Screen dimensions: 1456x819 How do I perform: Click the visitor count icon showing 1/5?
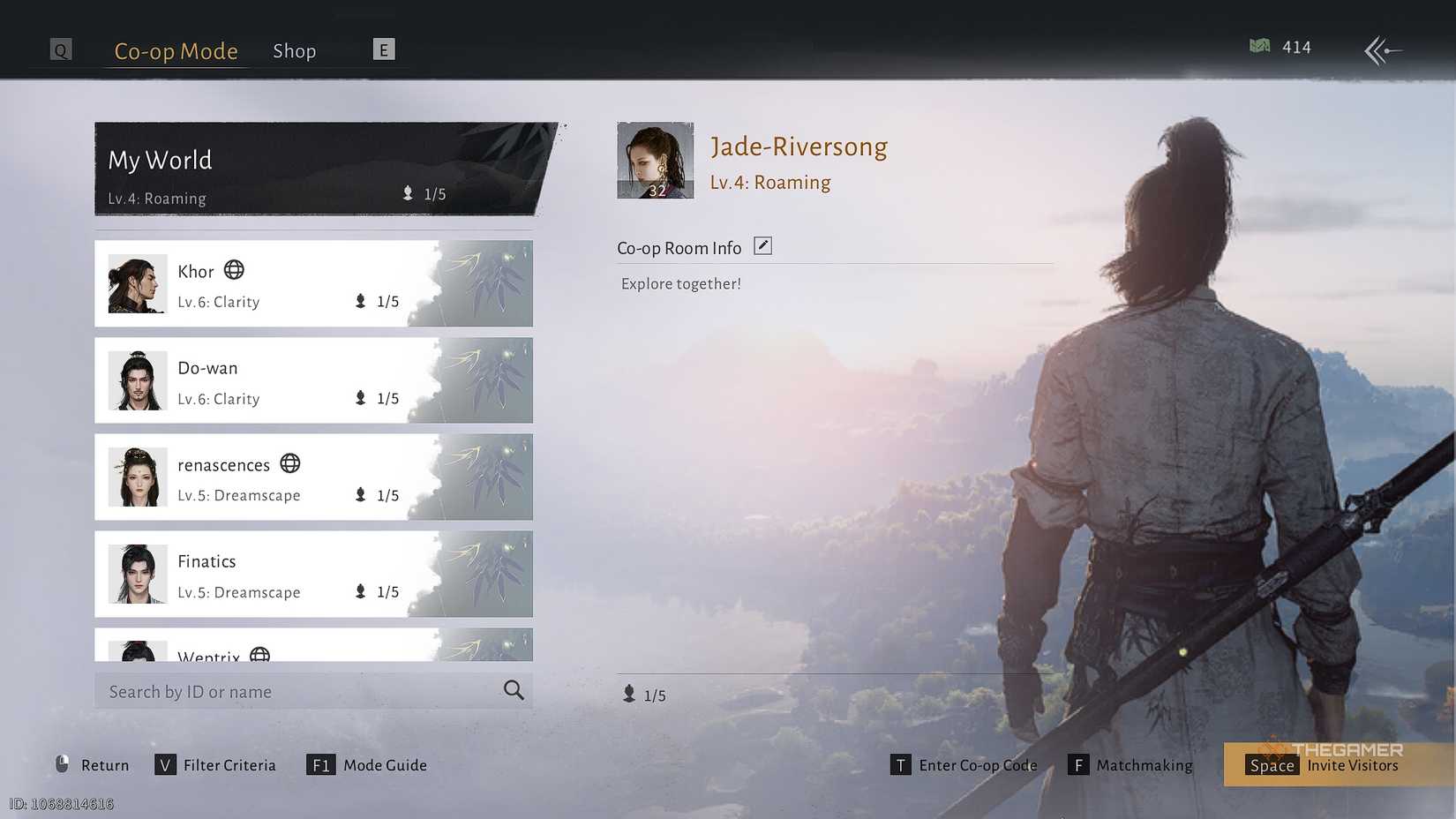pyautogui.click(x=628, y=695)
